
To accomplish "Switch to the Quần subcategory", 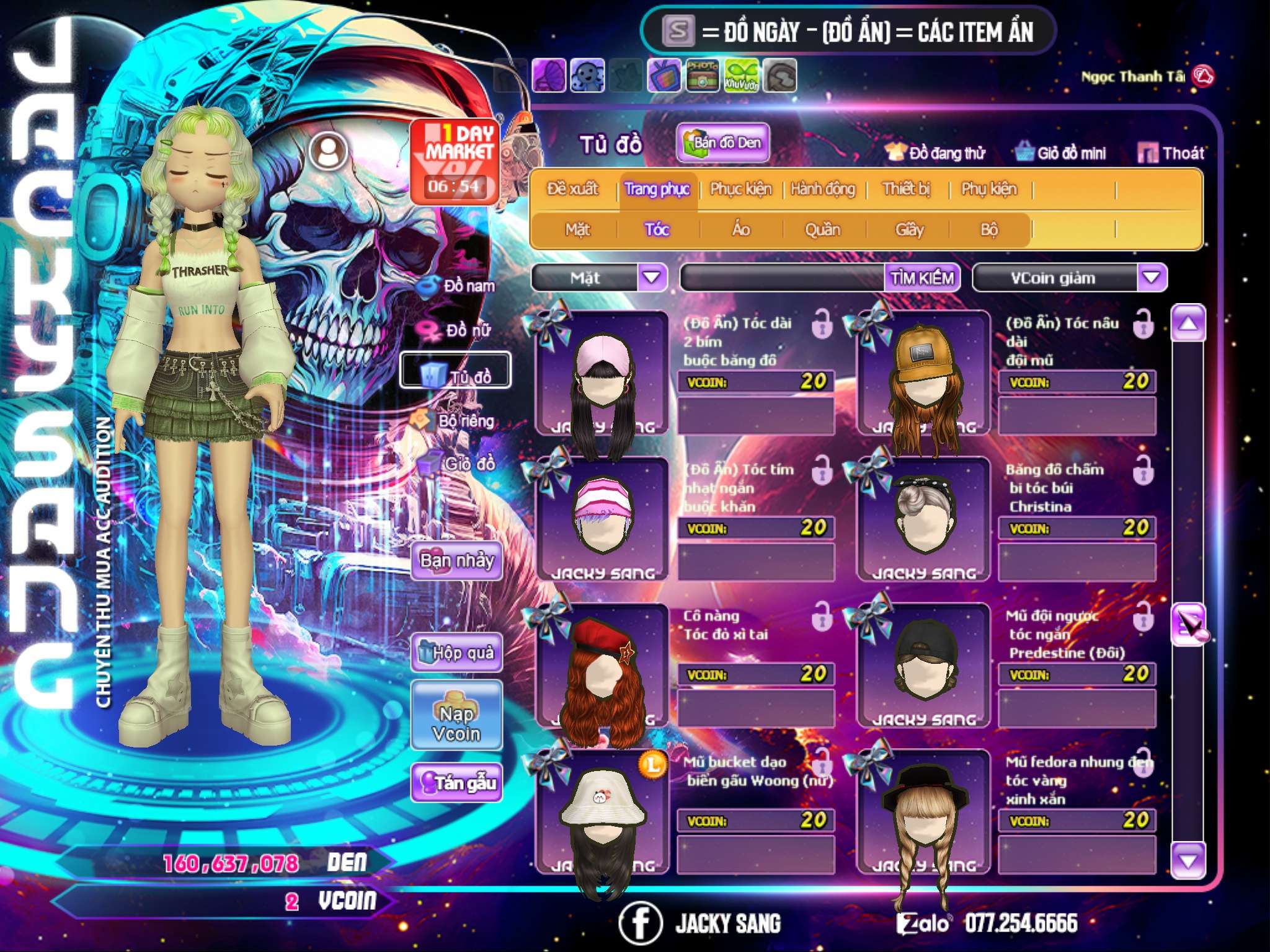I will tap(822, 230).
